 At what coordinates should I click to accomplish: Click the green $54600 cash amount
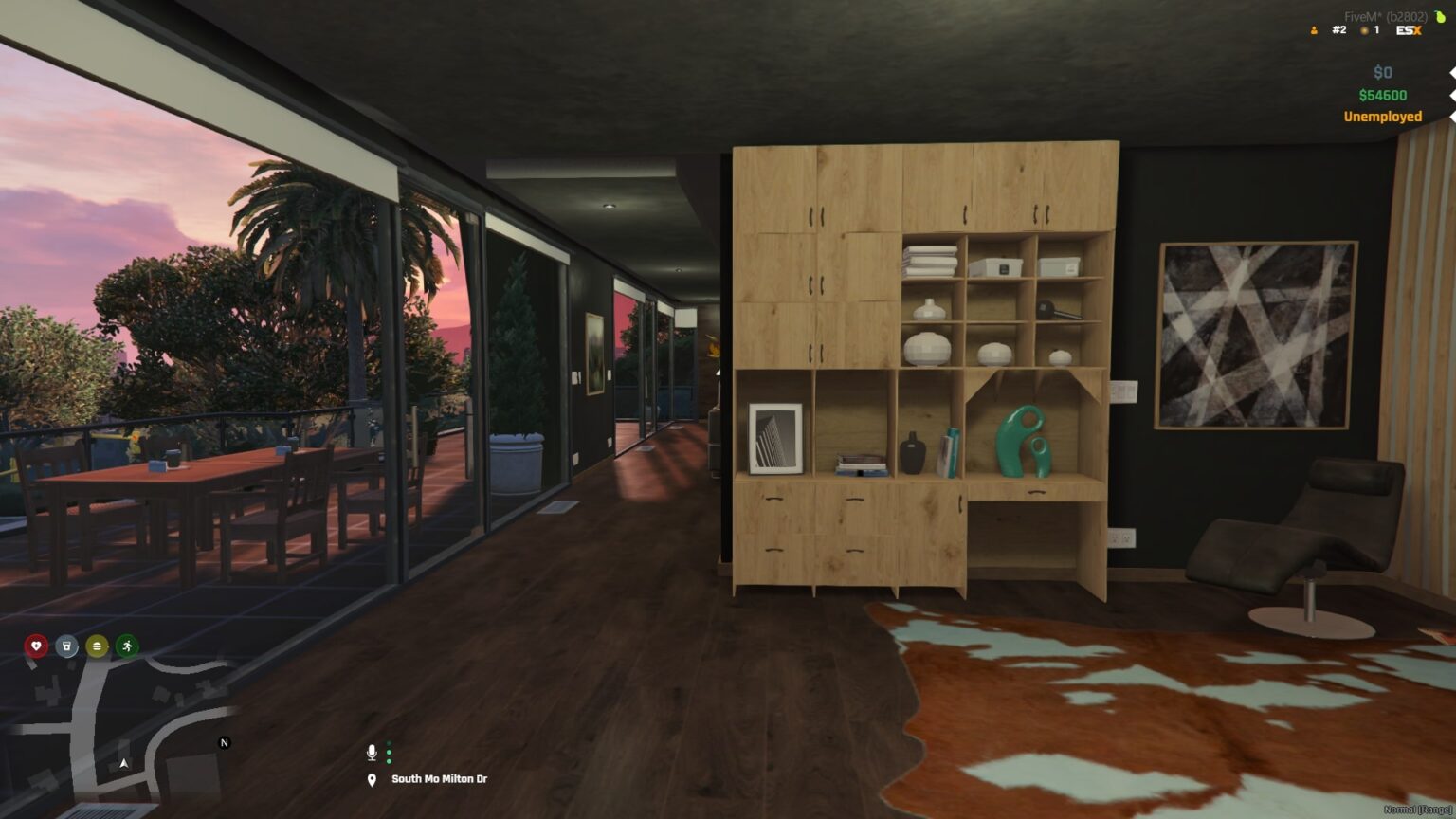(x=1381, y=94)
